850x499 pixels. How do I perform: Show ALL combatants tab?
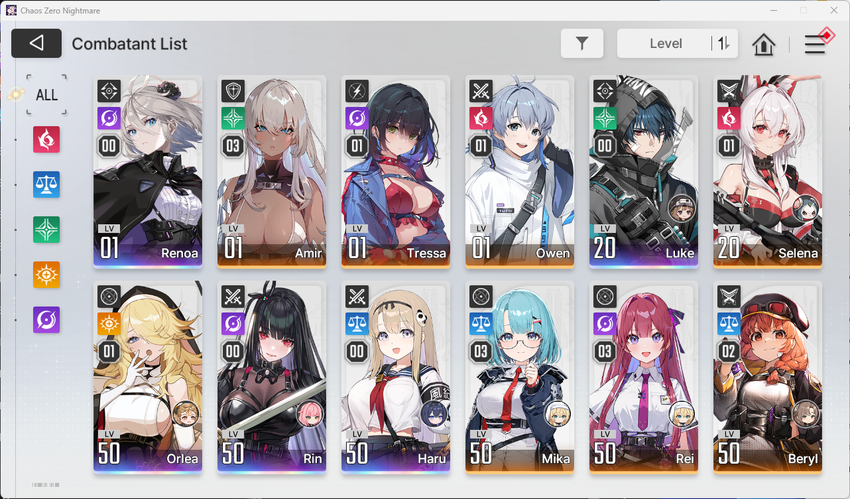pos(47,94)
